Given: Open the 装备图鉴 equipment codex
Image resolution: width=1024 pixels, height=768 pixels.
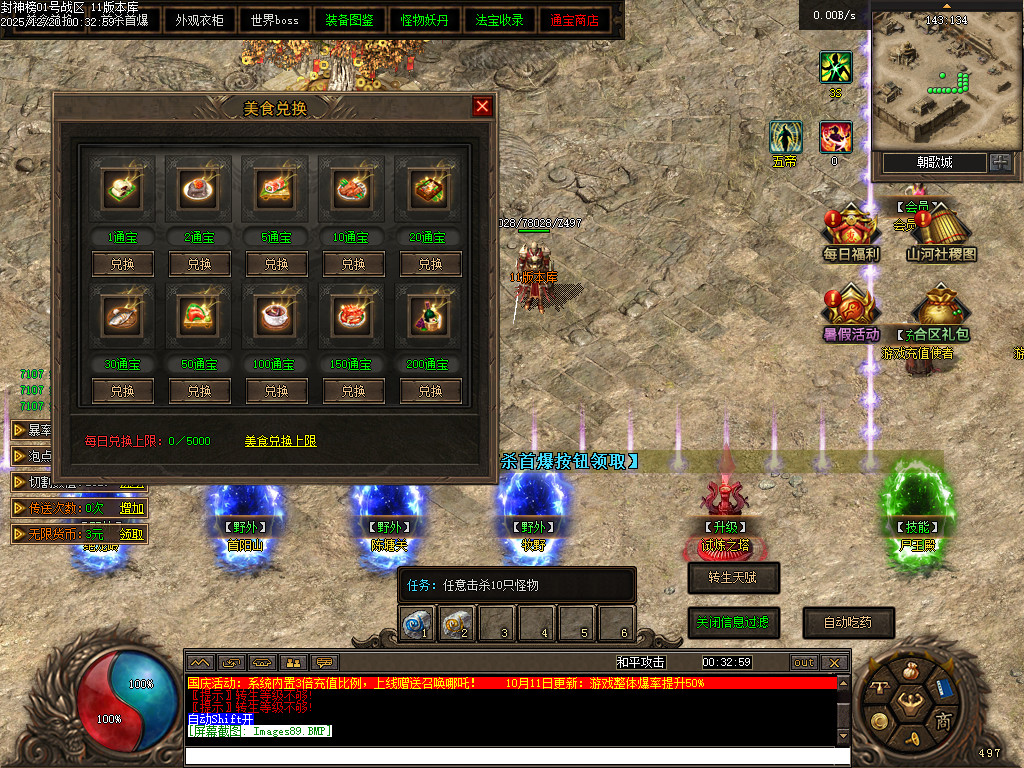Looking at the screenshot, I should [x=350, y=20].
